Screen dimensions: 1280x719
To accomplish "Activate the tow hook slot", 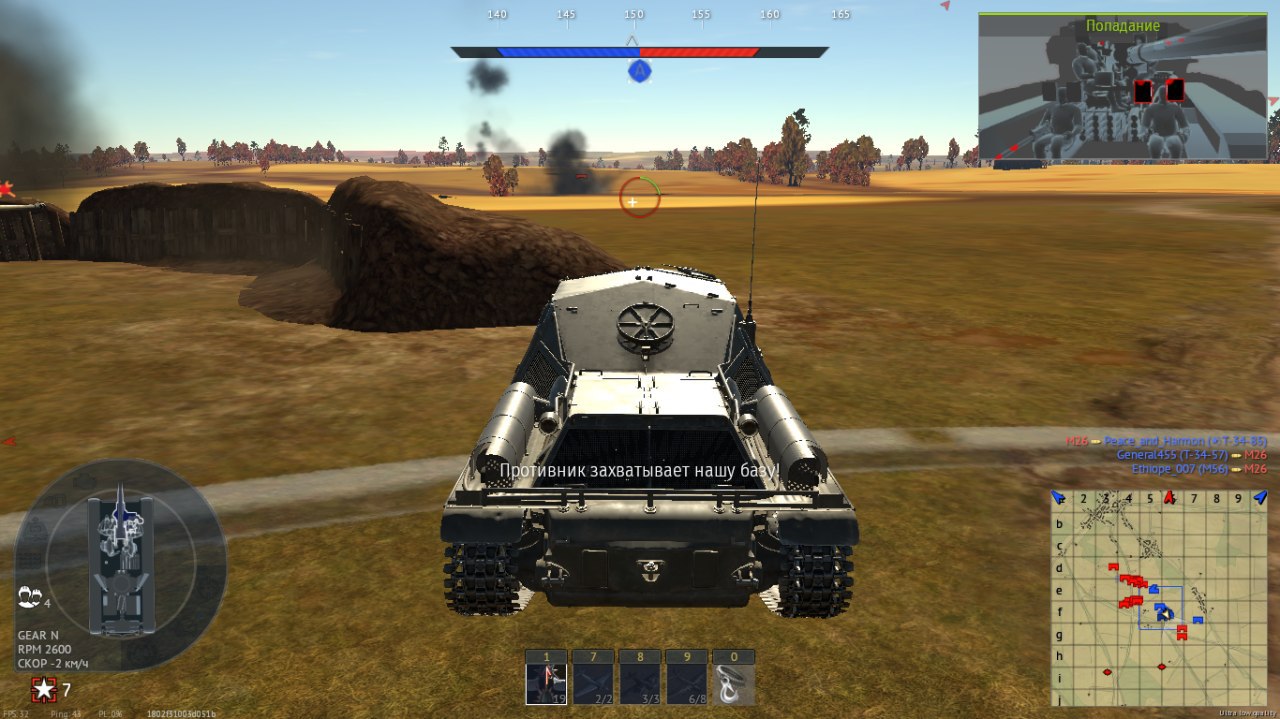I will pyautogui.click(x=733, y=684).
